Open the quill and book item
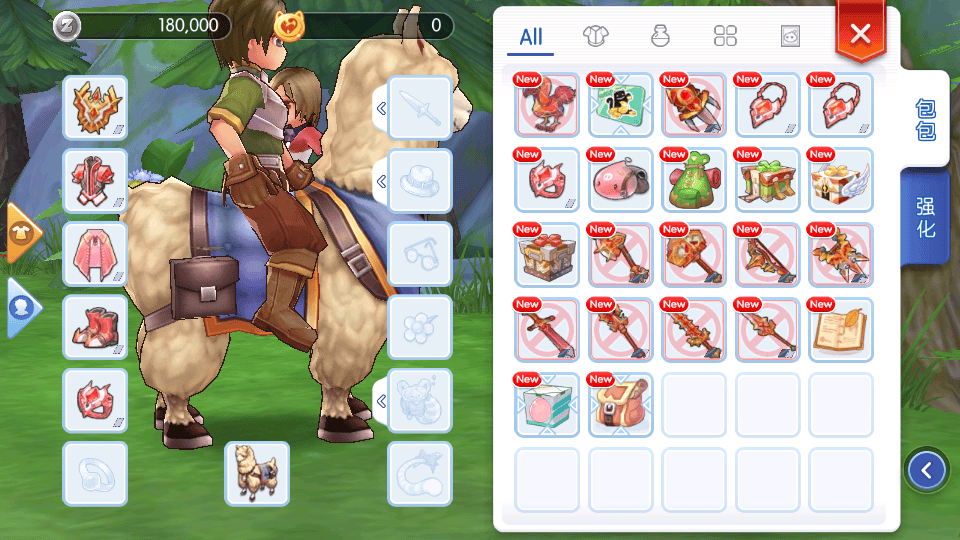 (x=841, y=330)
